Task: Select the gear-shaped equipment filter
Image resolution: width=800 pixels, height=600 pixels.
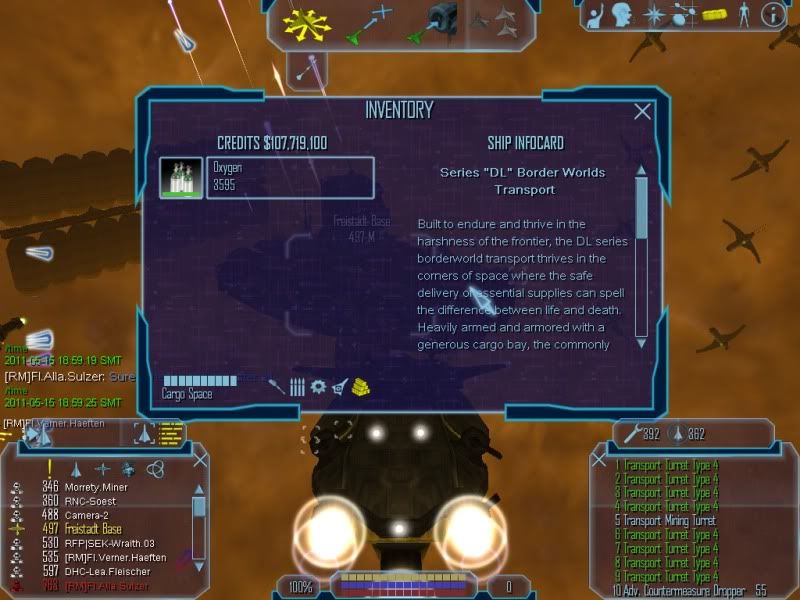Action: (318, 386)
